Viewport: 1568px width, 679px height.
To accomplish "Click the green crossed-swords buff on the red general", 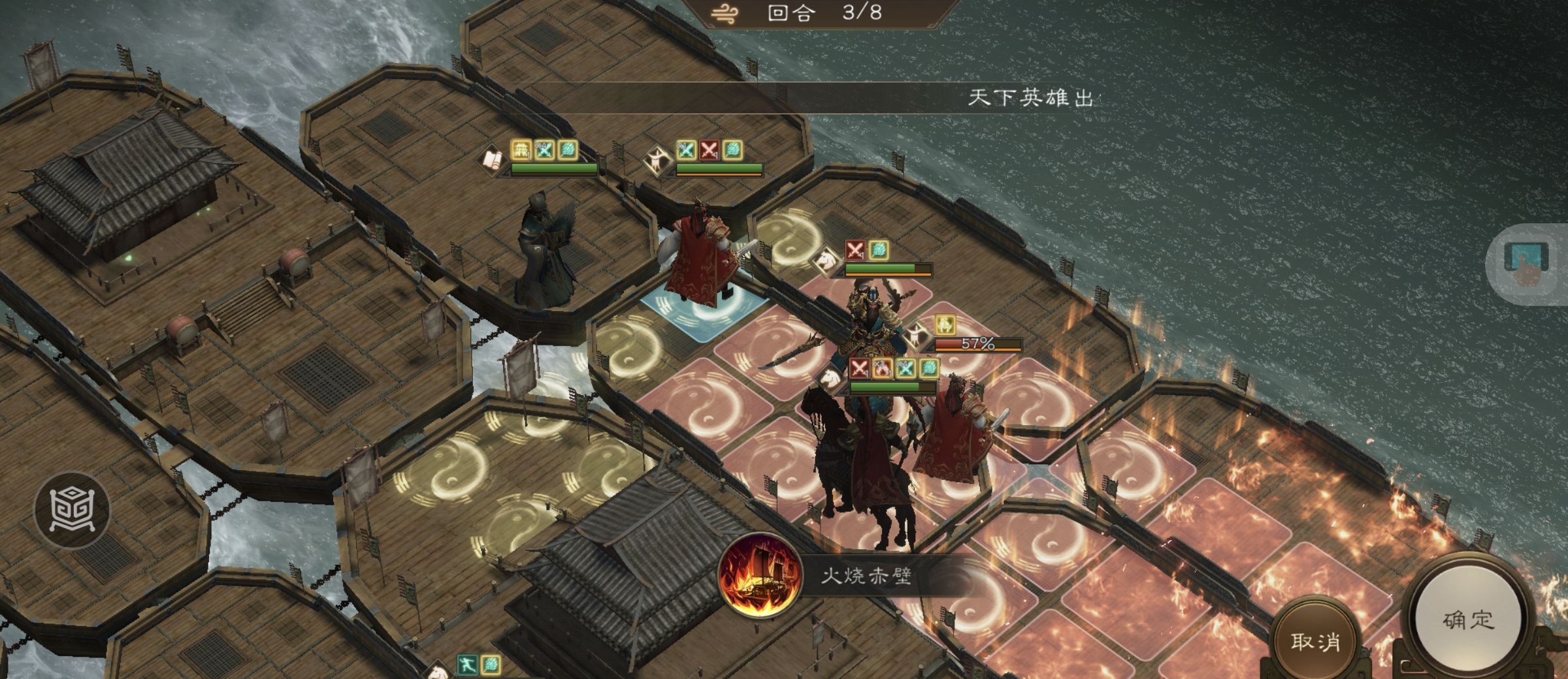I will point(687,151).
